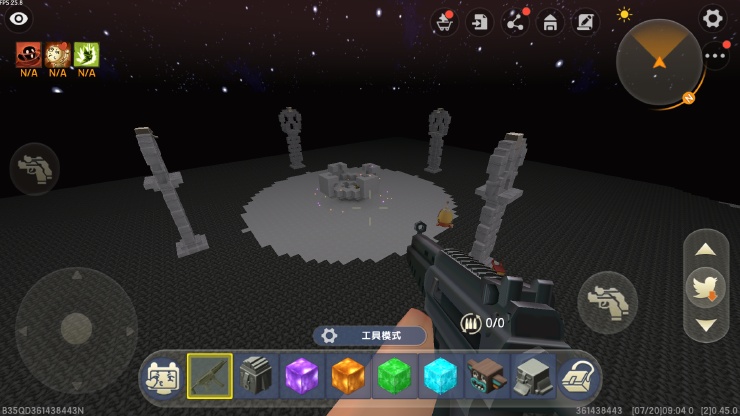Viewport: 740px width, 416px height.
Task: Open the shopping cart store
Action: point(444,22)
